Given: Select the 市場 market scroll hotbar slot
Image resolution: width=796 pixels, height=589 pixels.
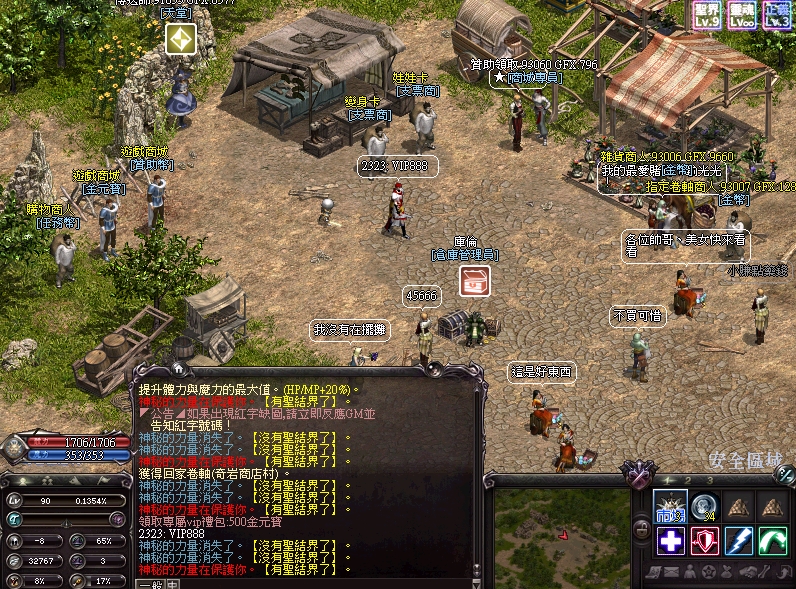Looking at the screenshot, I should pos(669,507).
